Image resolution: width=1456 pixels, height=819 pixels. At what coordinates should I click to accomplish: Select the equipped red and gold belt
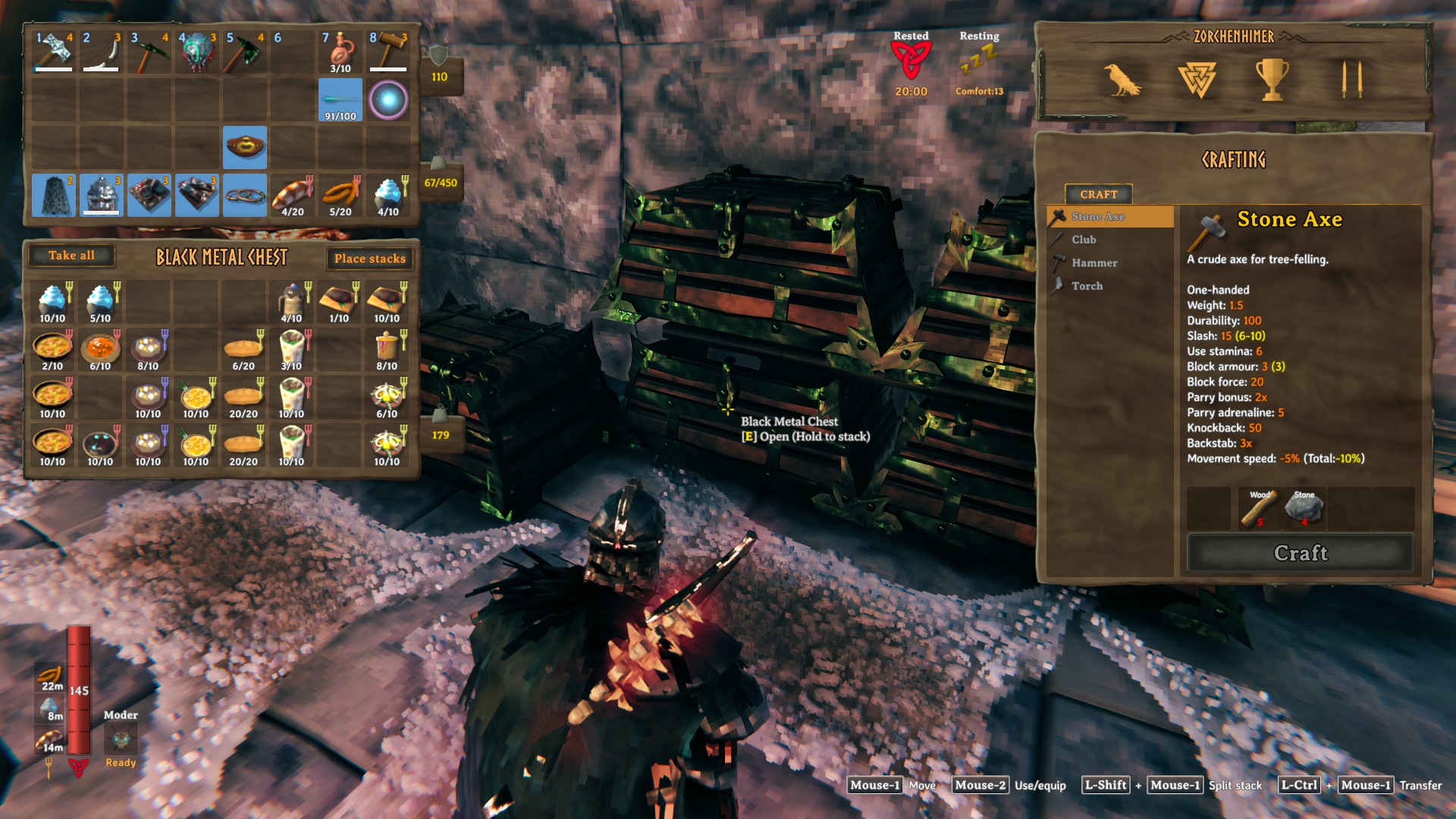coord(245,147)
